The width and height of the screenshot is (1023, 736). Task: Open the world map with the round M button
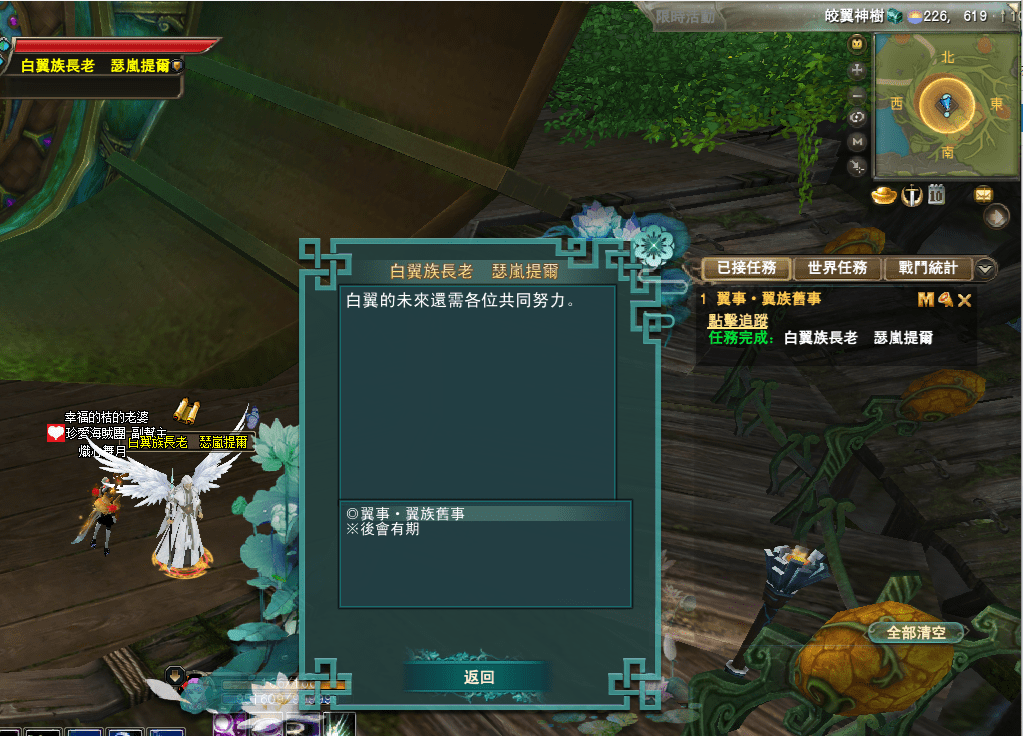pyautogui.click(x=857, y=142)
